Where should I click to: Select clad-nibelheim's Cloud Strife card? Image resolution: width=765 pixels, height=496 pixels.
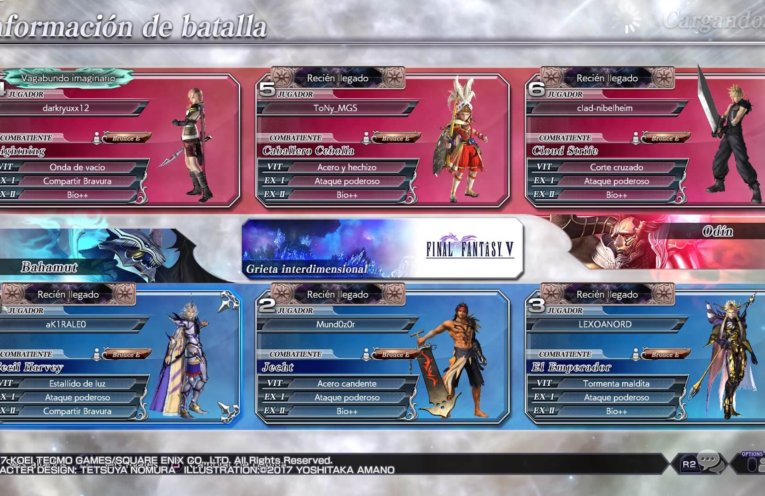pos(642,140)
